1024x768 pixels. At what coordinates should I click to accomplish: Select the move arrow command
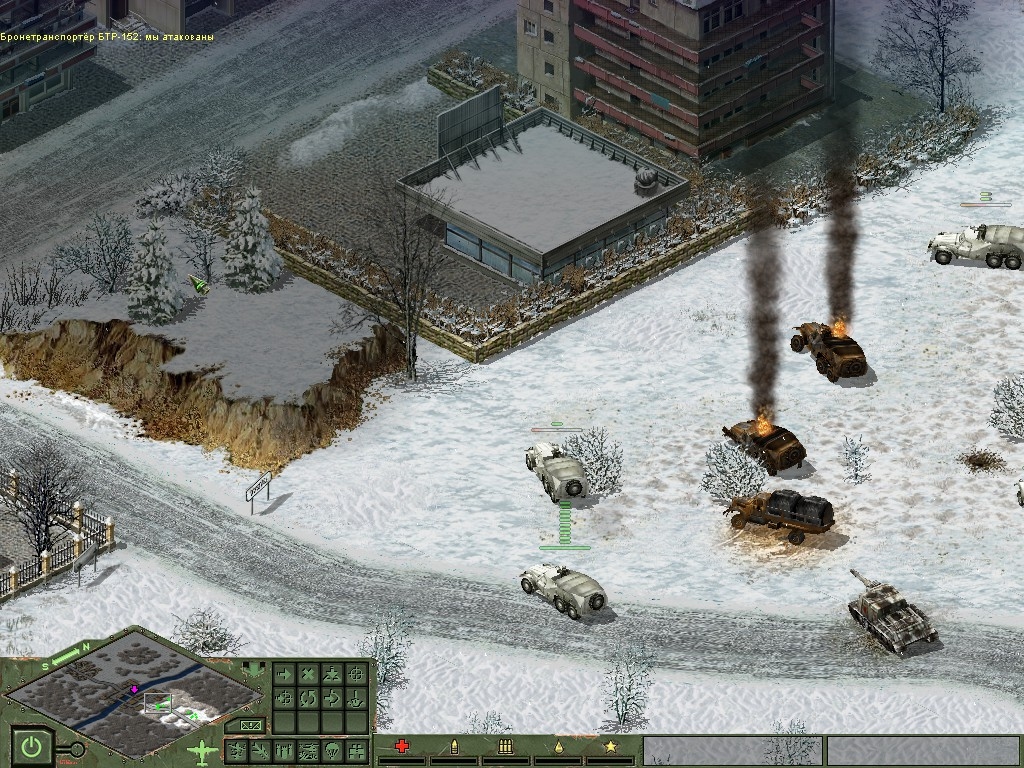(x=283, y=674)
